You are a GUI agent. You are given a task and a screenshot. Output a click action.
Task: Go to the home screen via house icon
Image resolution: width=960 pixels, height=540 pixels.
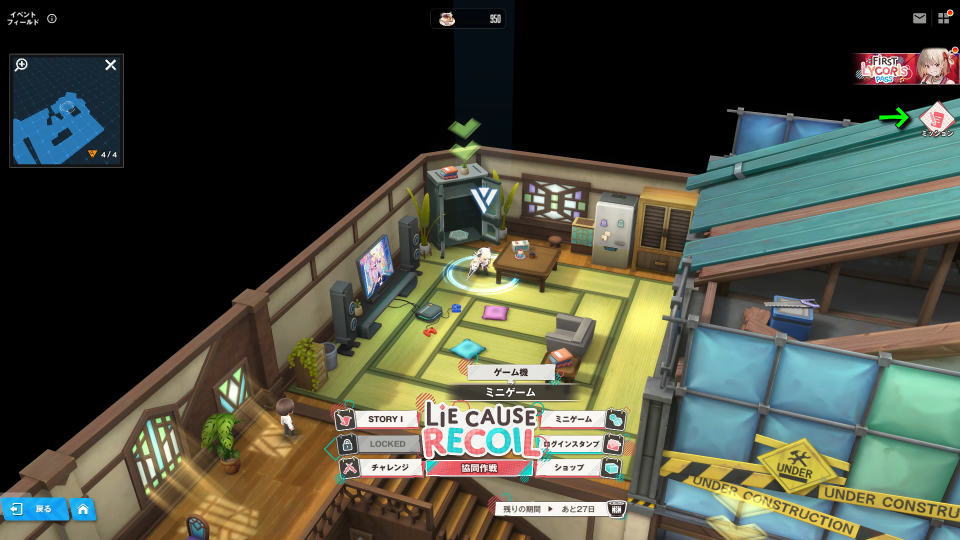click(83, 509)
